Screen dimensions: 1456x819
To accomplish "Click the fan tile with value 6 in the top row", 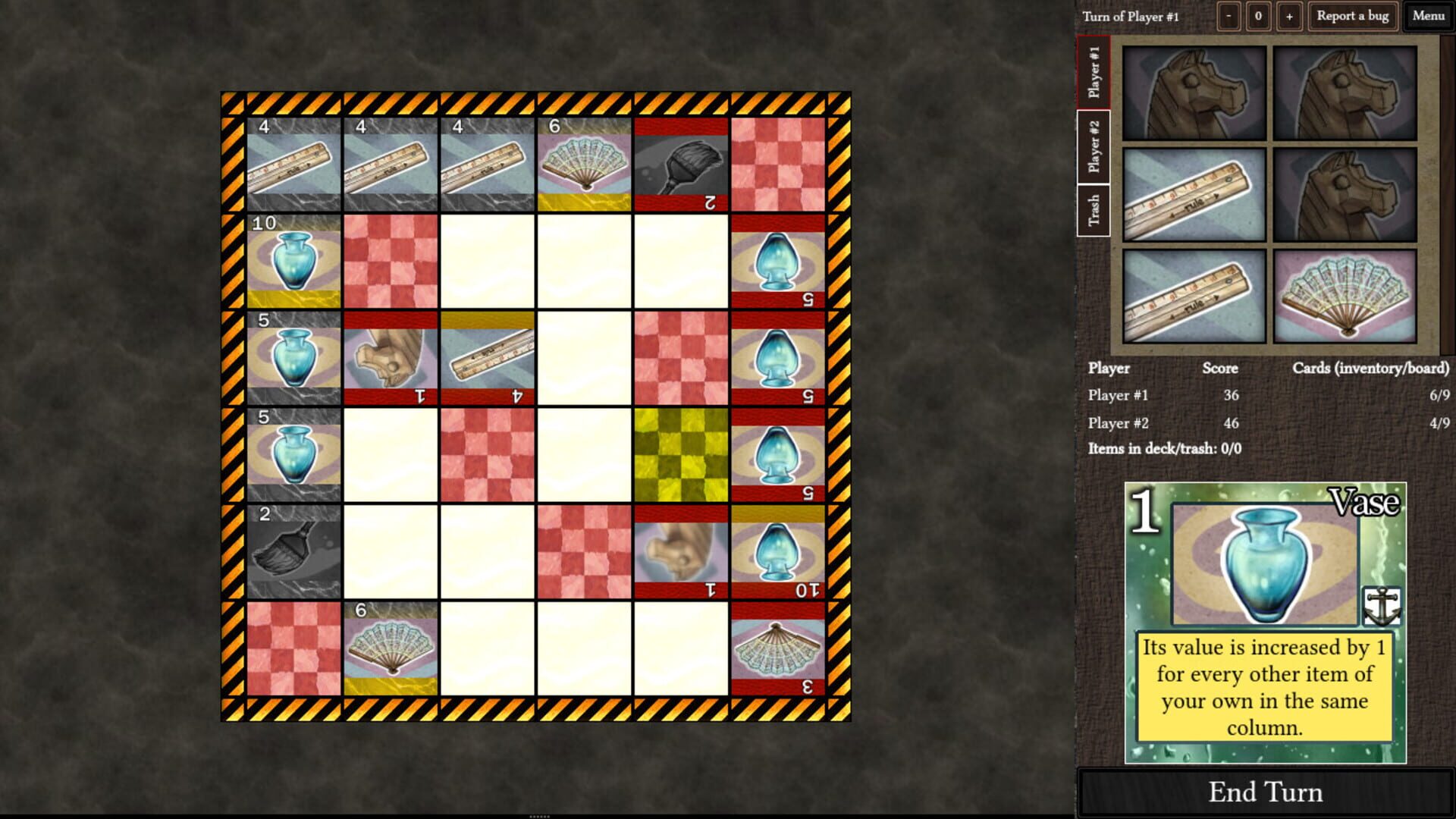I will coord(584,163).
